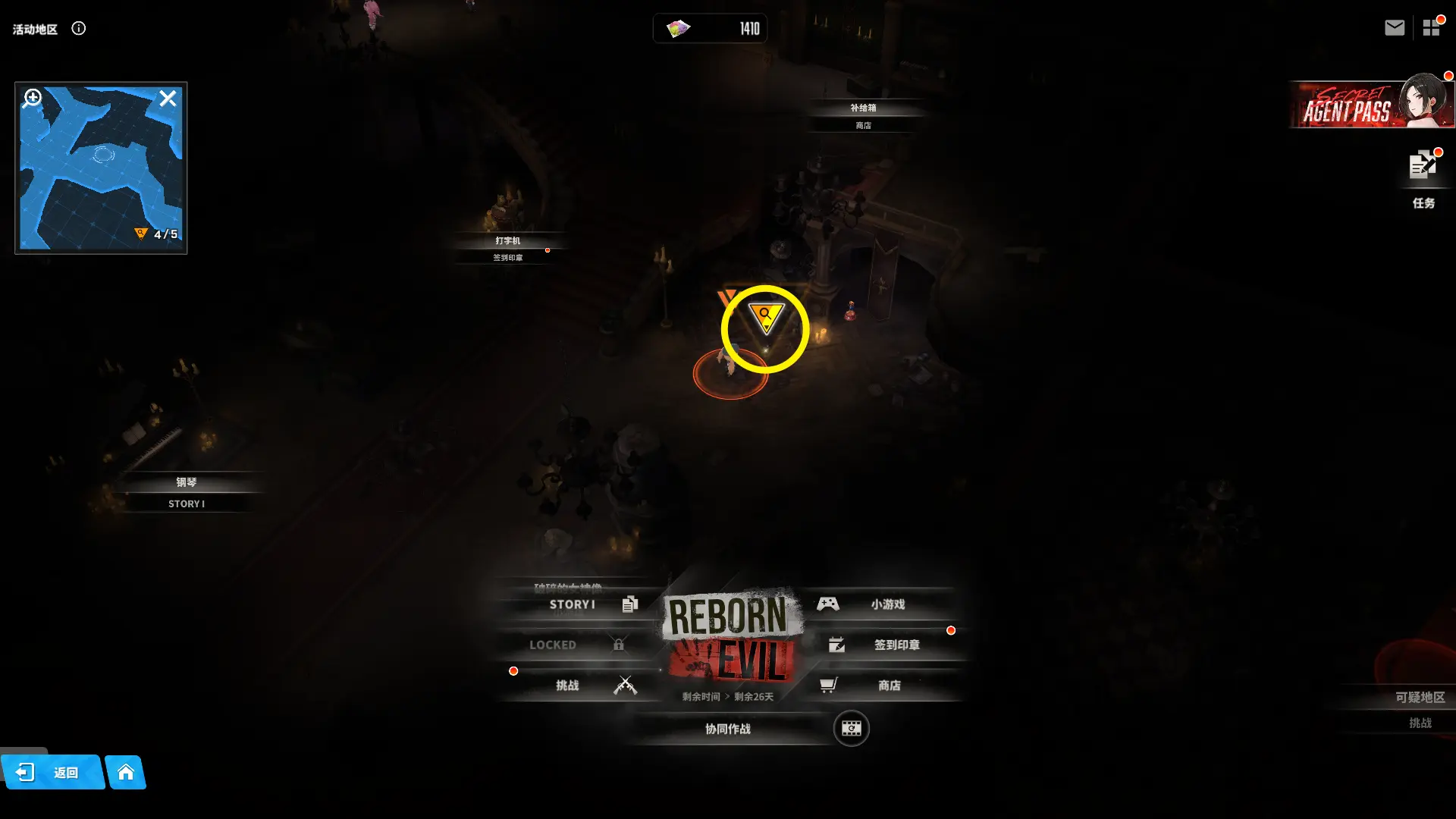Image resolution: width=1456 pixels, height=819 pixels.
Task: Select the 打字机 typewriter marker
Action: 508,248
